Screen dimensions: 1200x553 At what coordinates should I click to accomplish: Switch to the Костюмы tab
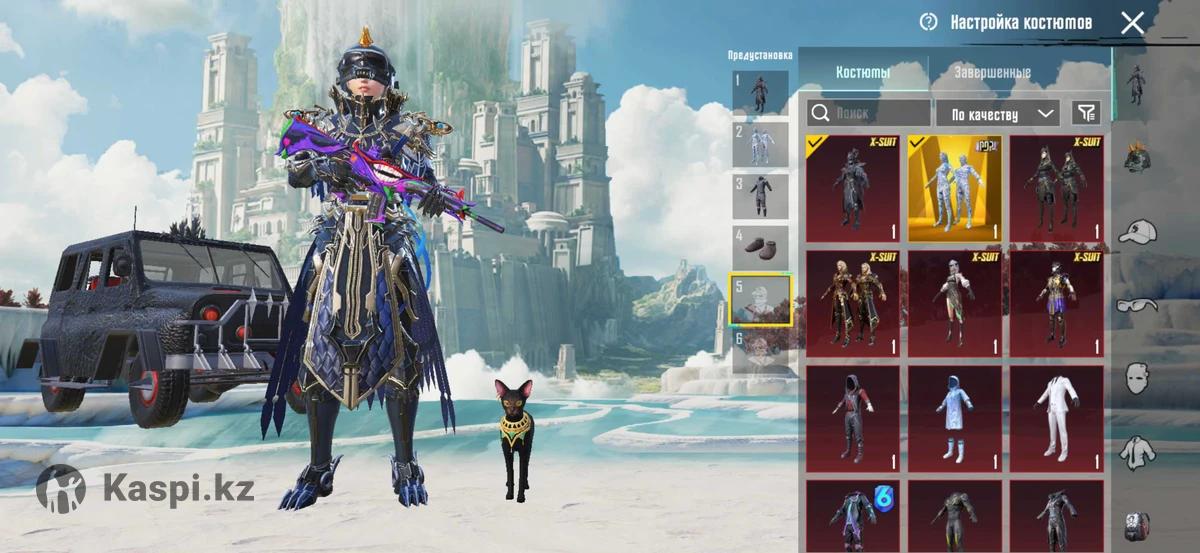(863, 73)
